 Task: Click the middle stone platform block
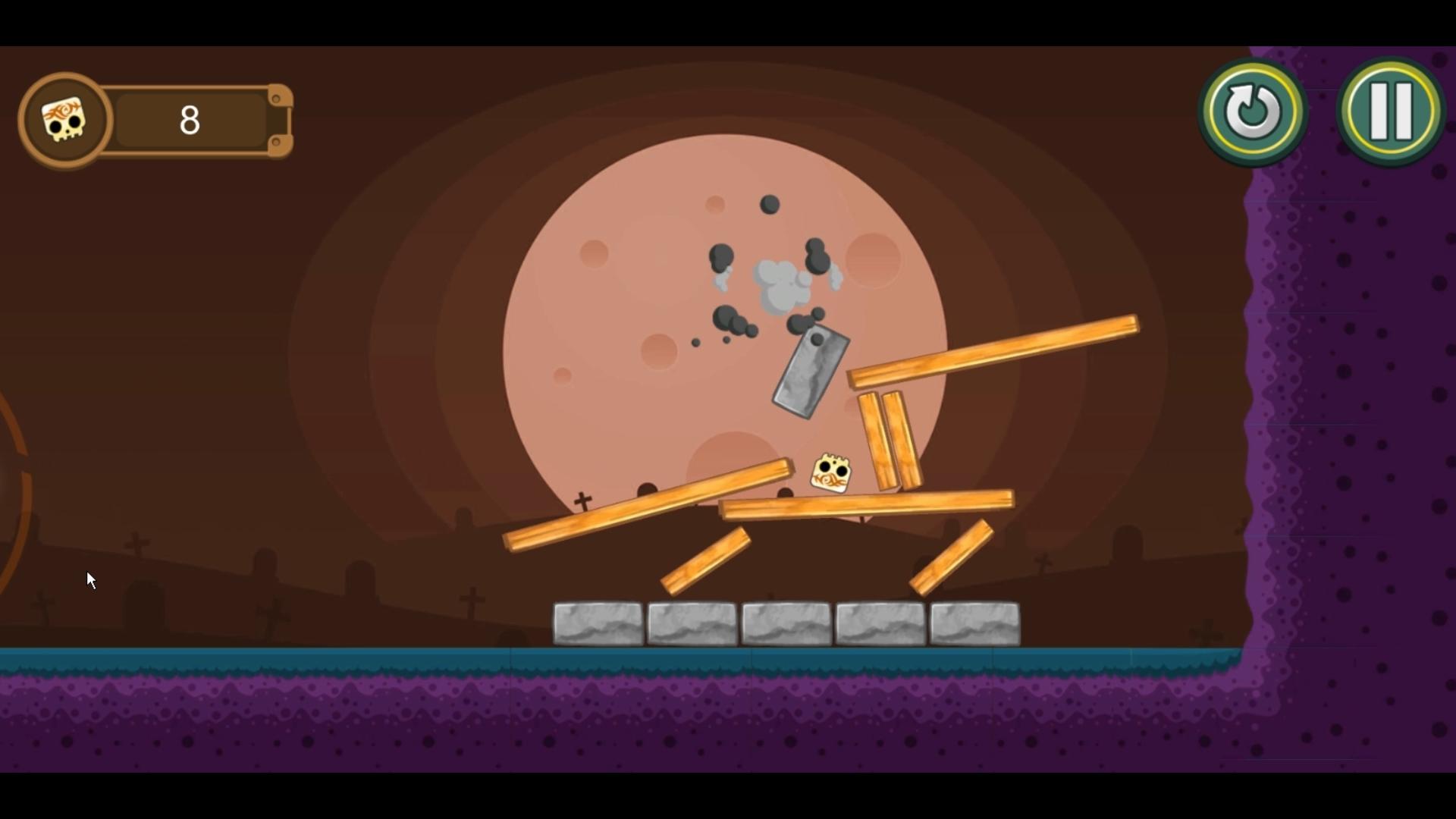point(785,623)
